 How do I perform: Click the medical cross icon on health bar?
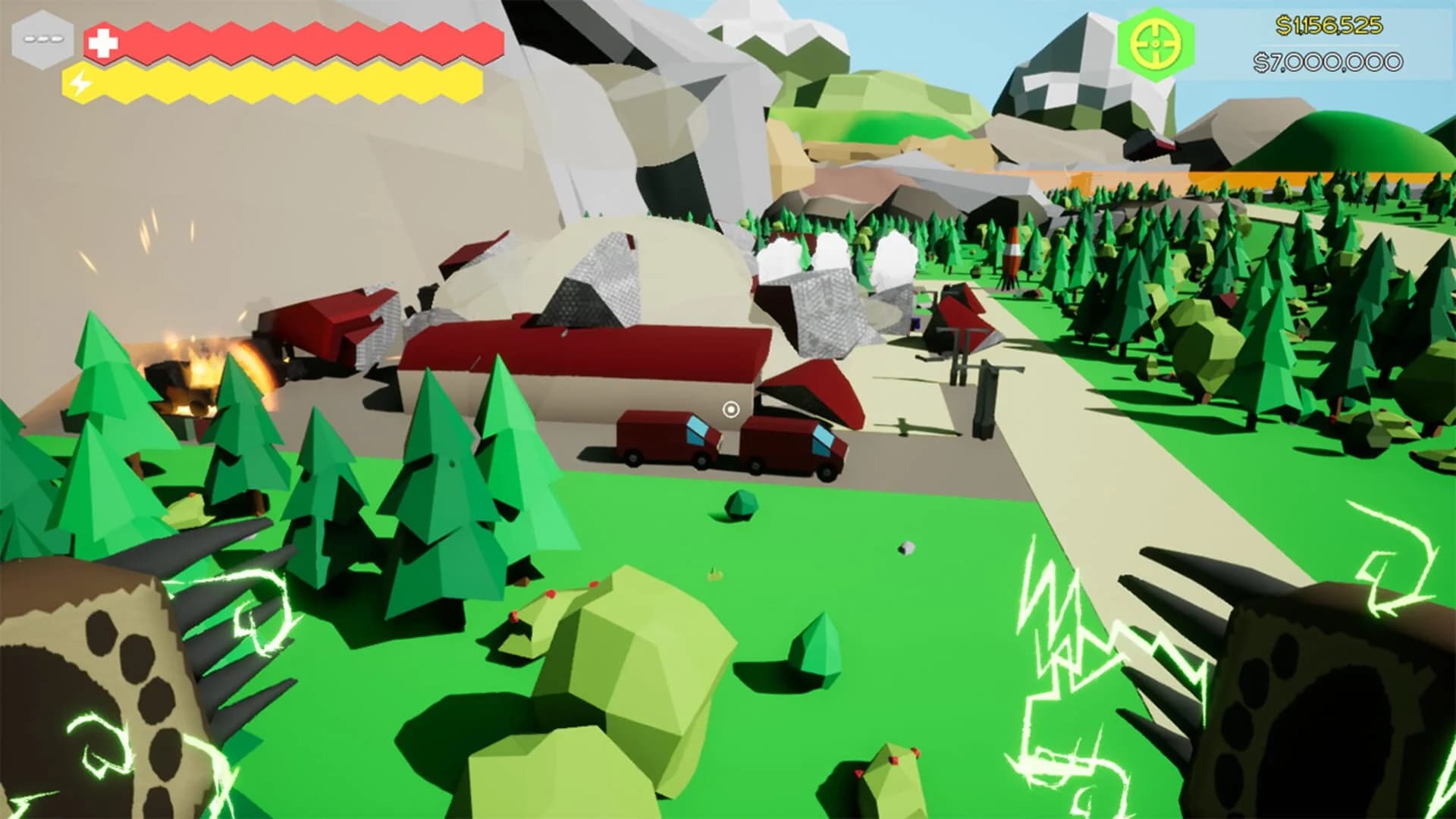(102, 42)
